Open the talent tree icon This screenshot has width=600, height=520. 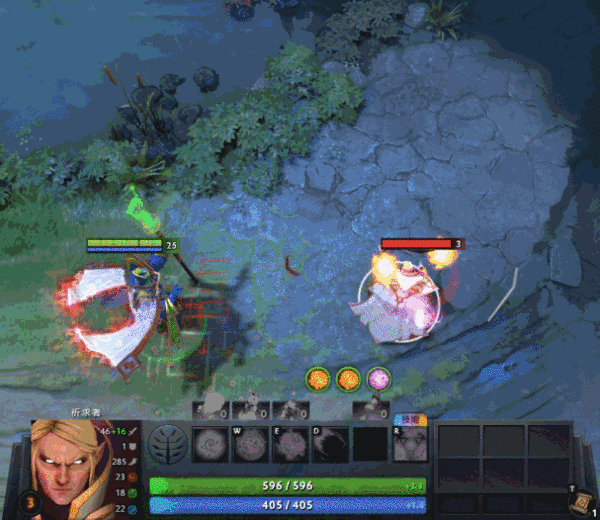coord(166,444)
